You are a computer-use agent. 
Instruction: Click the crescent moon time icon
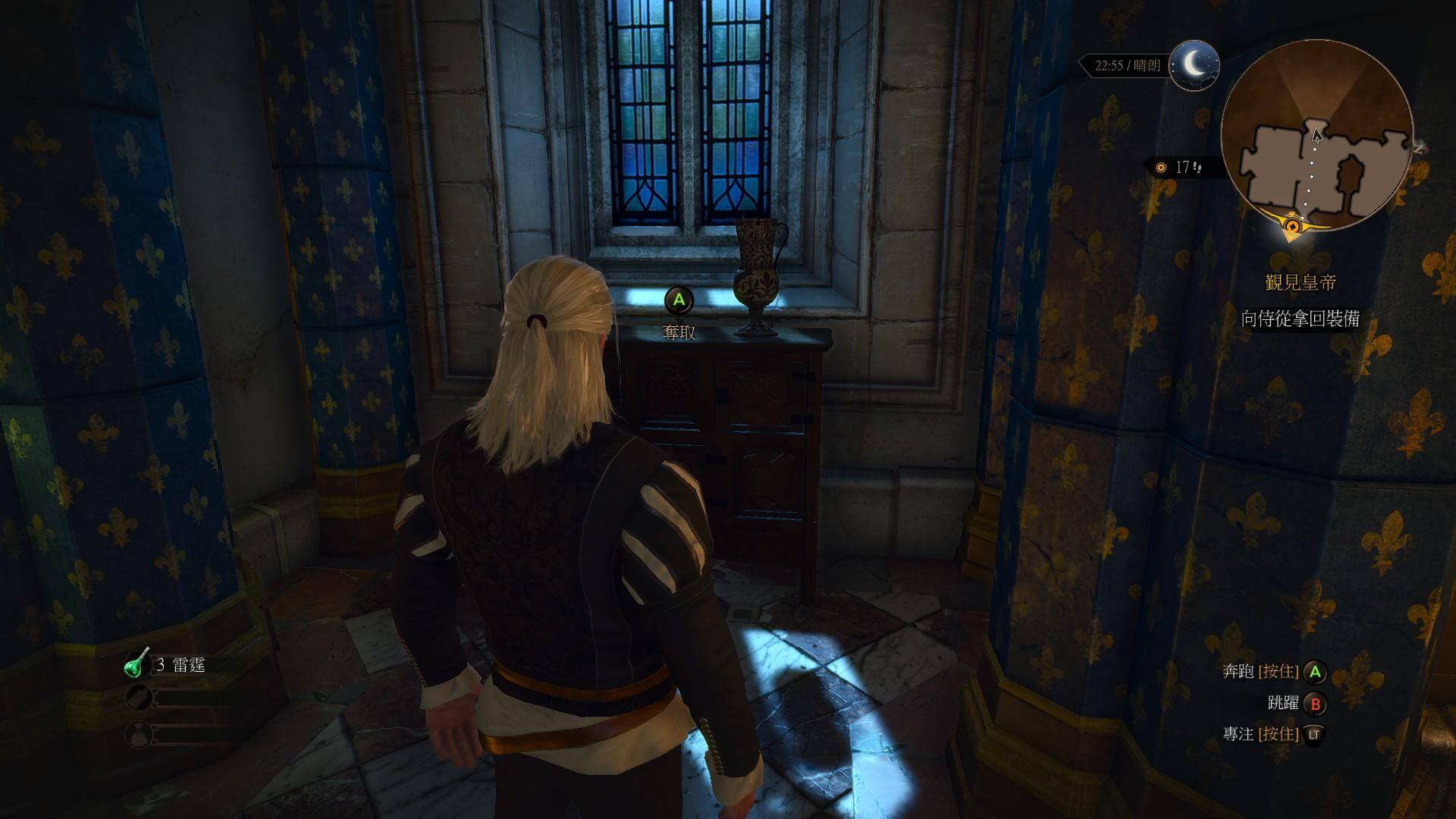(x=1194, y=65)
